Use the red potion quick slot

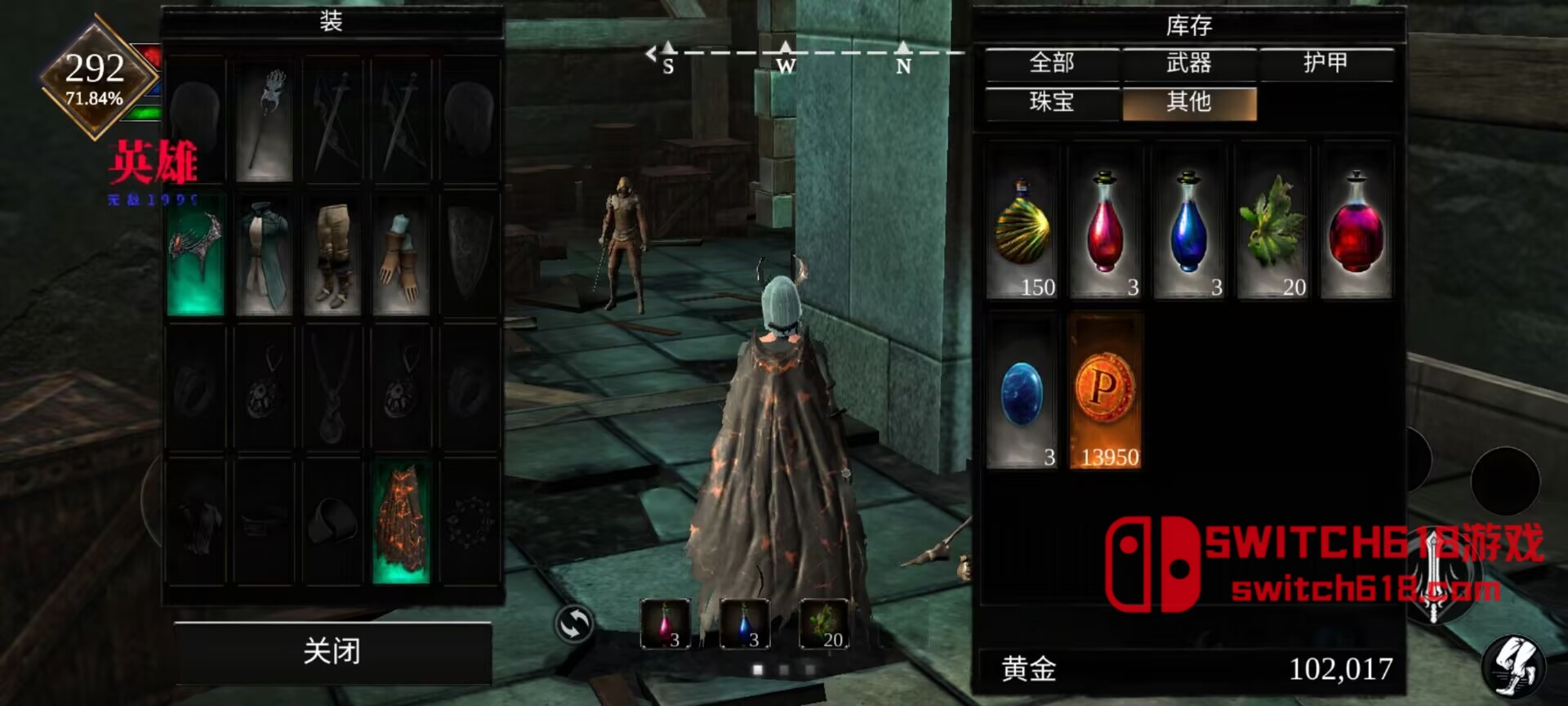tap(665, 623)
